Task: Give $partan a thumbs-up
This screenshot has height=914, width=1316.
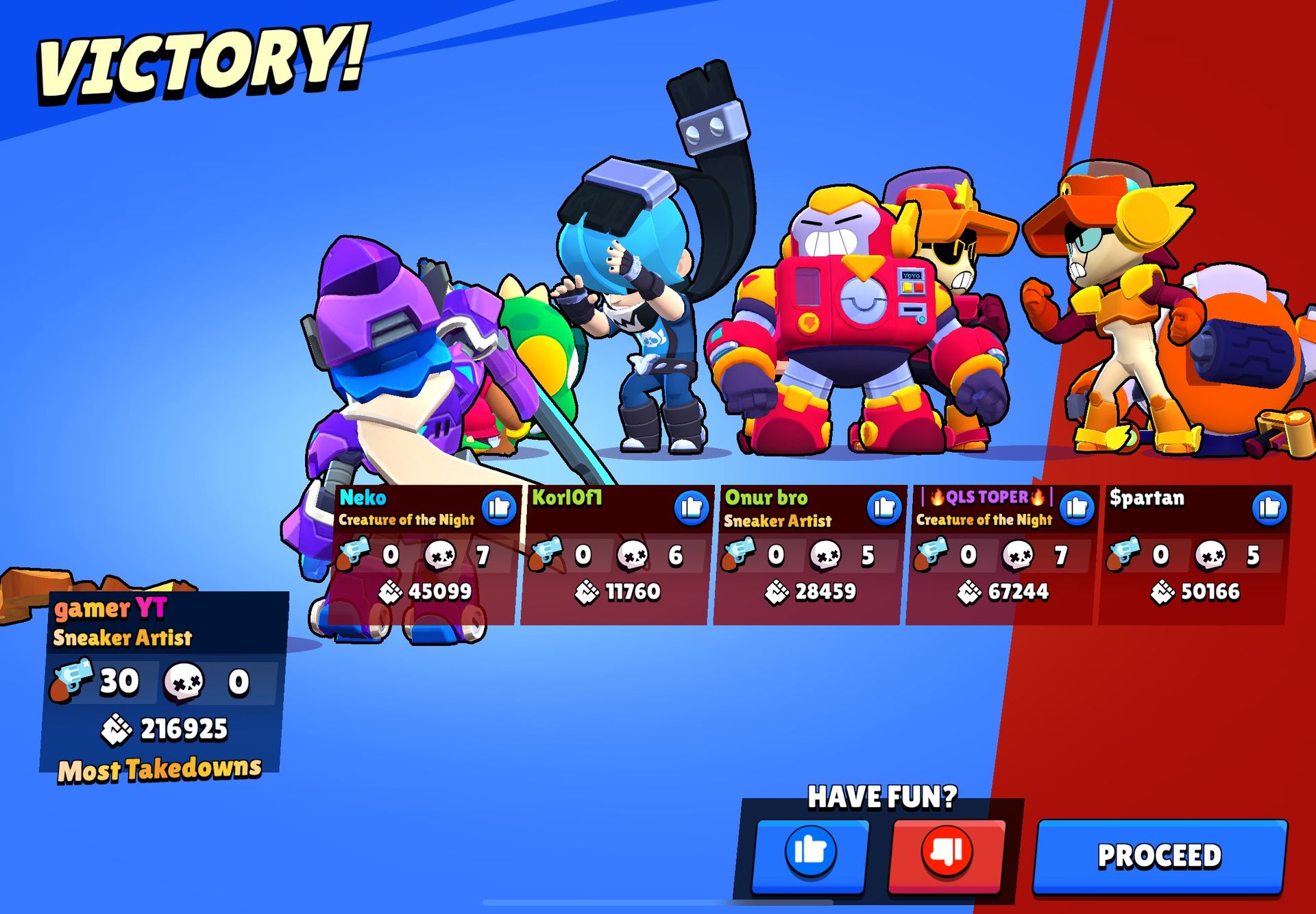Action: [x=1269, y=508]
